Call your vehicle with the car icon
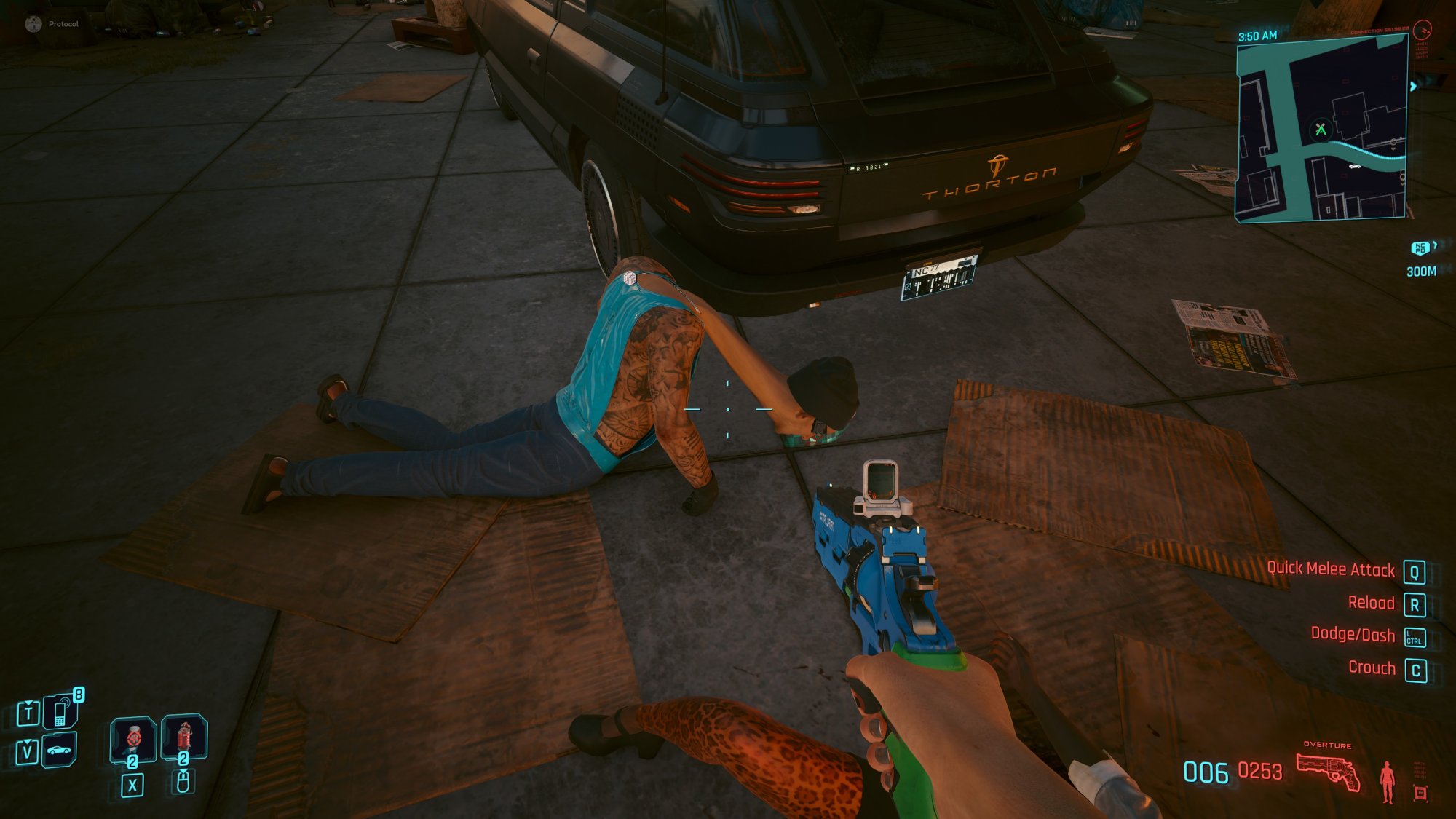This screenshot has width=1456, height=819. pos(59,751)
